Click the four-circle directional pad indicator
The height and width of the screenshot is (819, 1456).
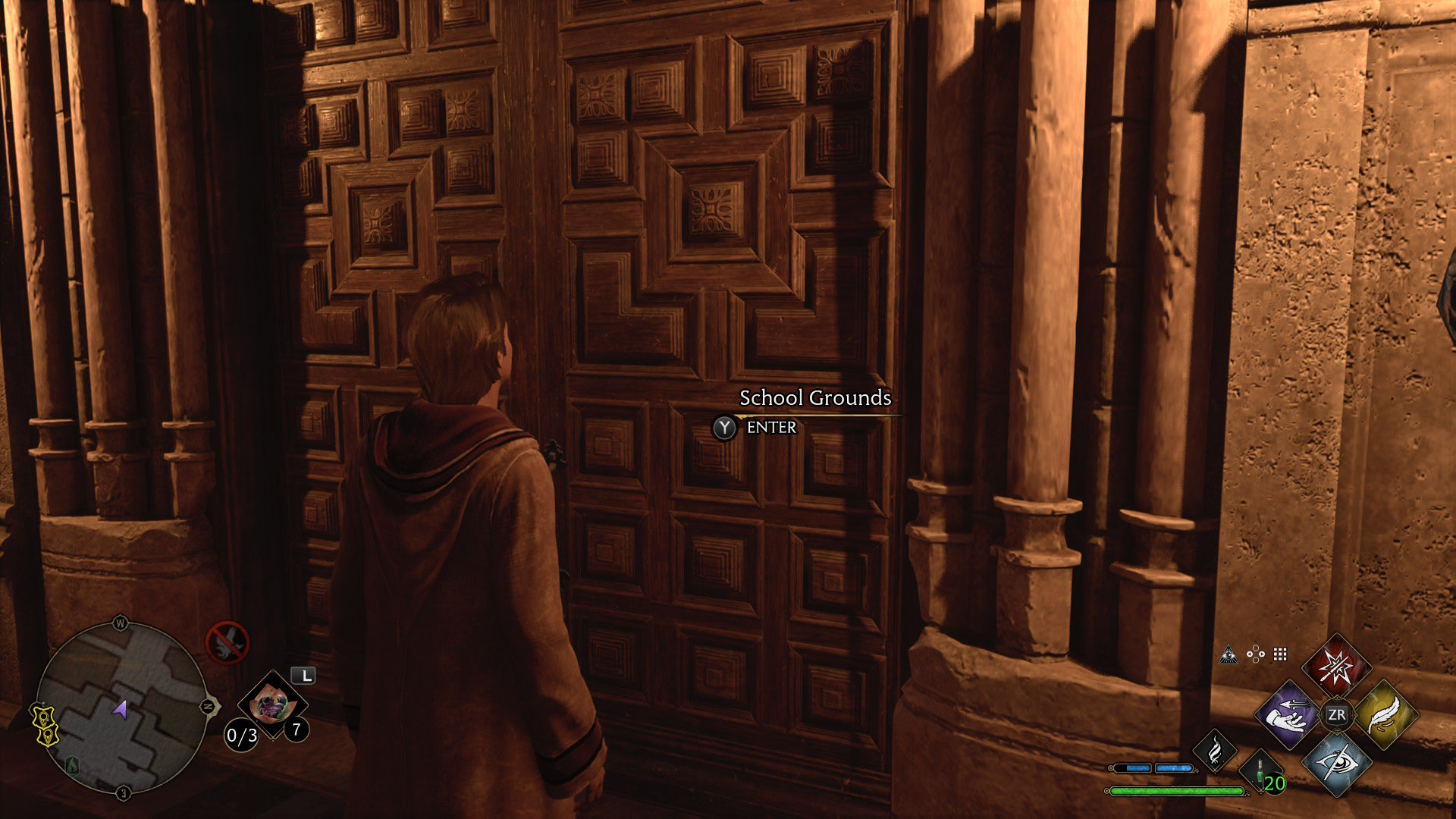[x=1256, y=654]
